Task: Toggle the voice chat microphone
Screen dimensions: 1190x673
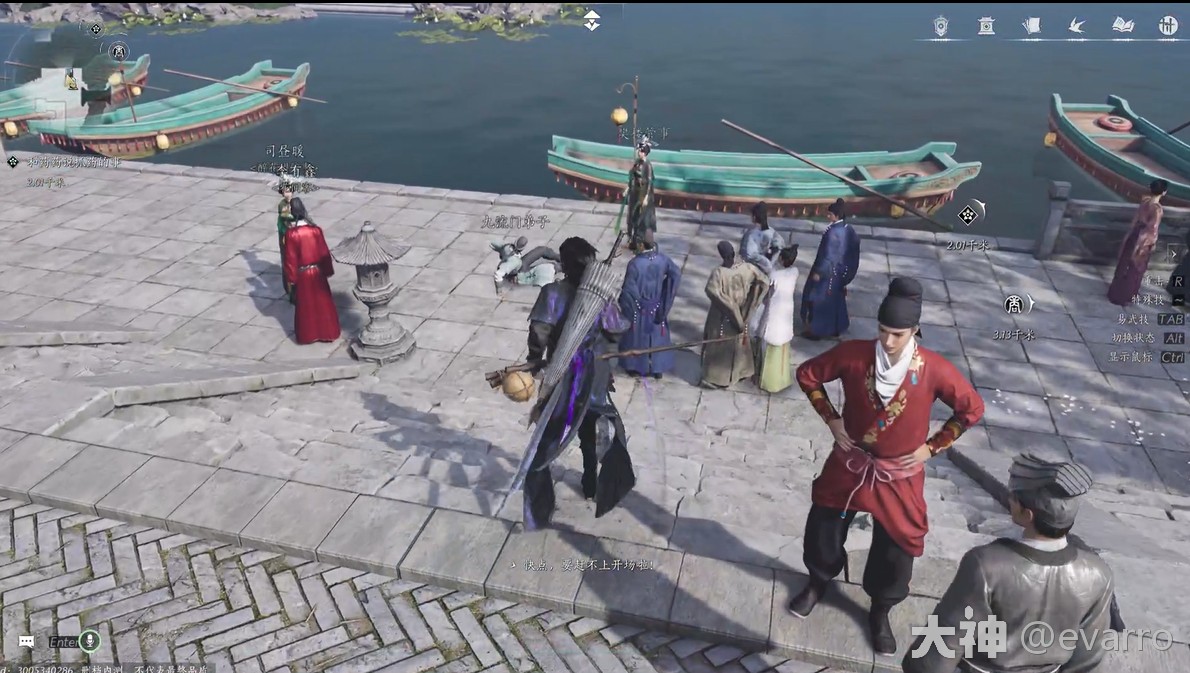Action: 90,640
